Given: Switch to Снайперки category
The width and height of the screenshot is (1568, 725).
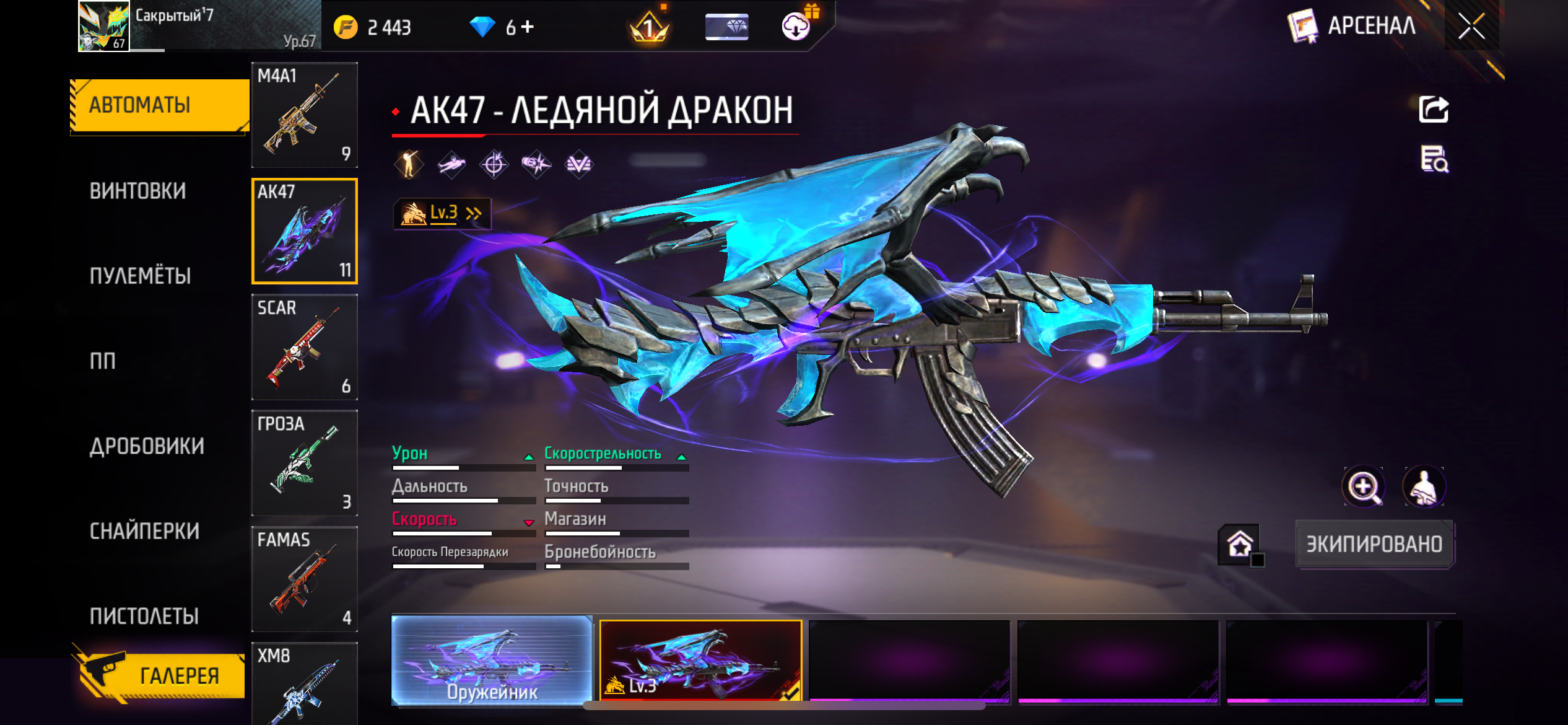Looking at the screenshot, I should click(x=144, y=531).
